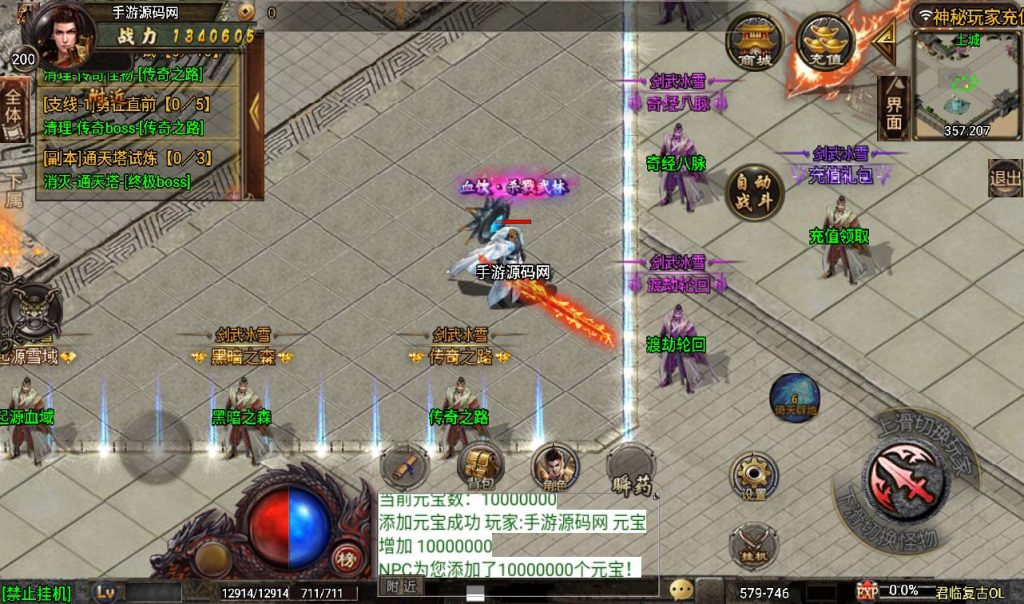
Task: Open the 设置 settings gear
Action: pyautogui.click(x=752, y=477)
